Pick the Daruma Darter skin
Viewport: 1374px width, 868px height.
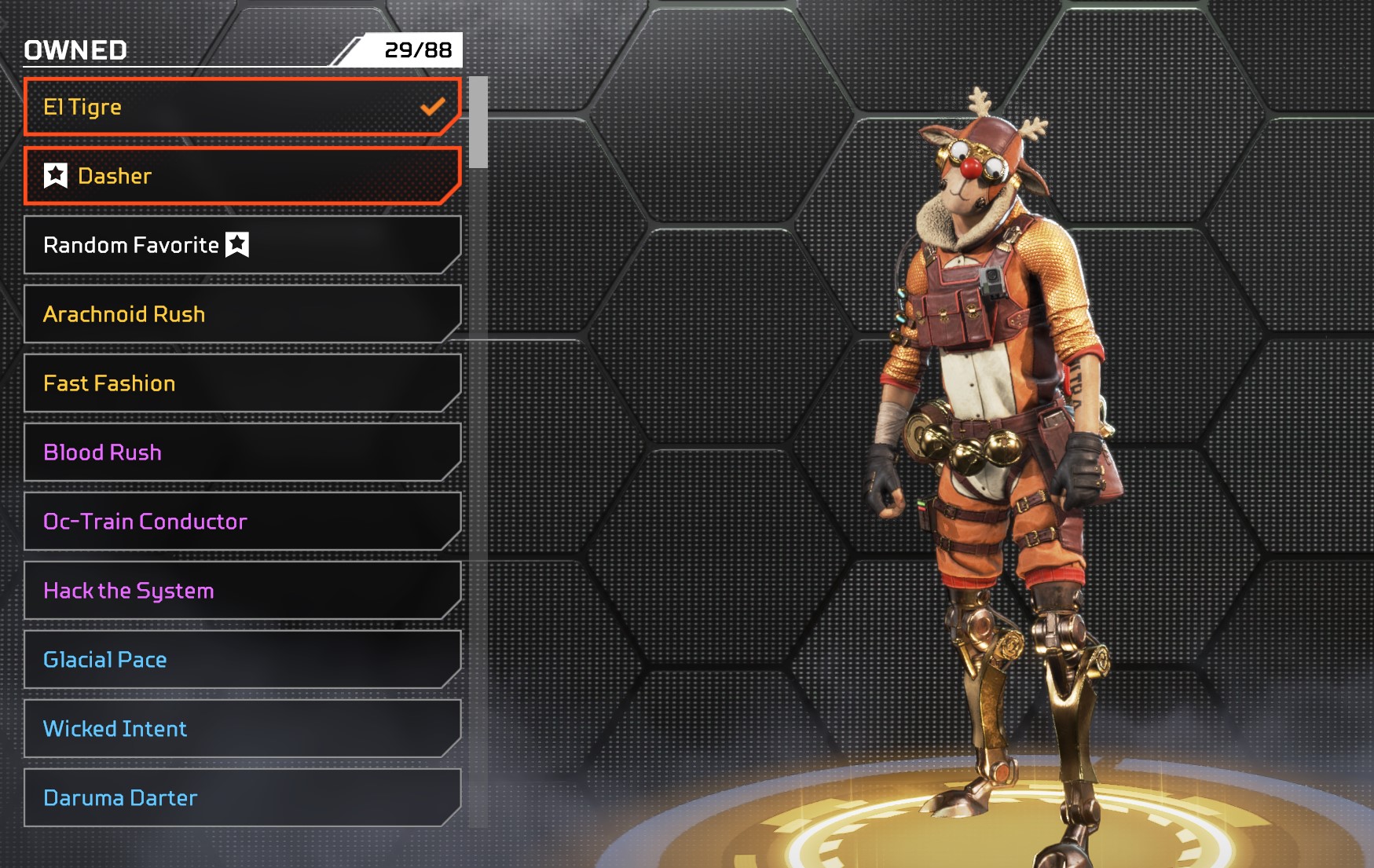[242, 798]
